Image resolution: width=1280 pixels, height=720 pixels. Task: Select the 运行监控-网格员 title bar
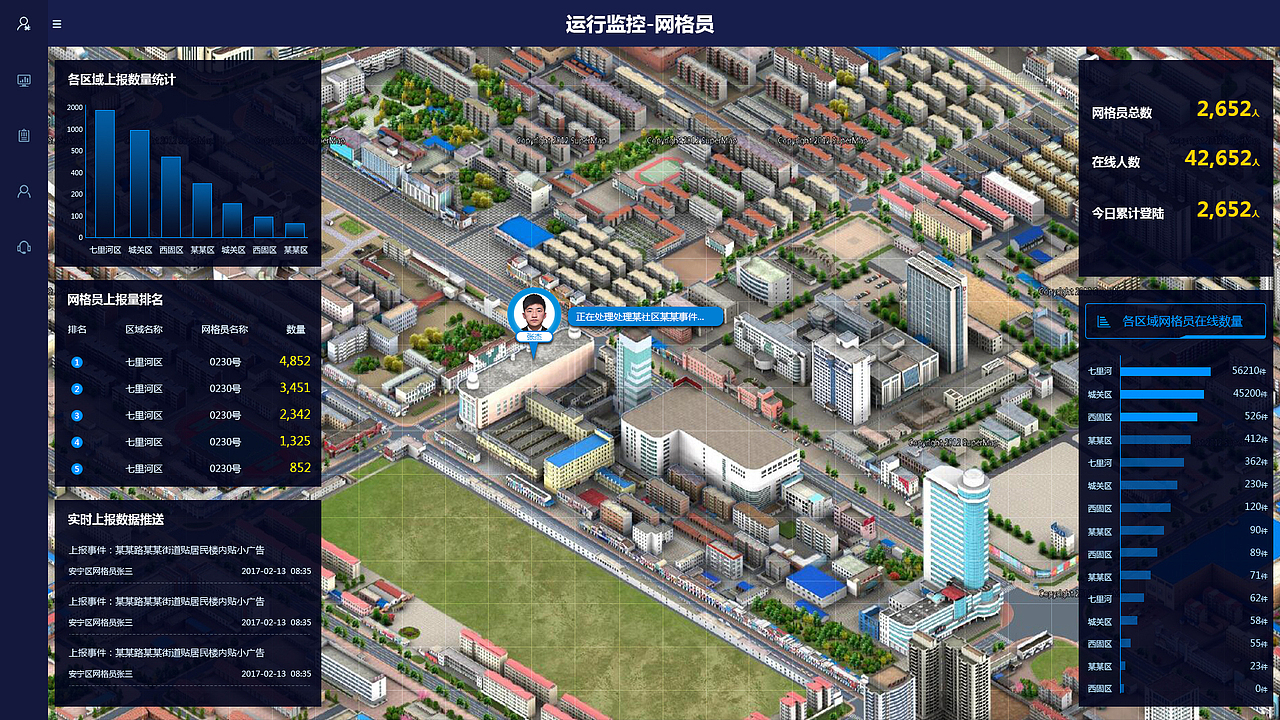[640, 22]
